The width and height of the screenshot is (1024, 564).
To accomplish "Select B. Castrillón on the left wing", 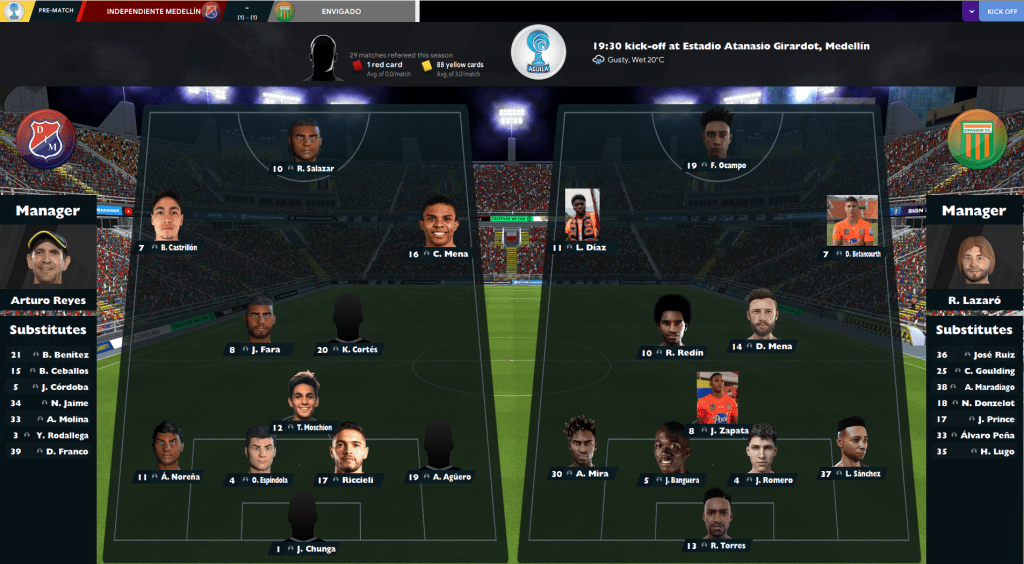I will point(166,246).
